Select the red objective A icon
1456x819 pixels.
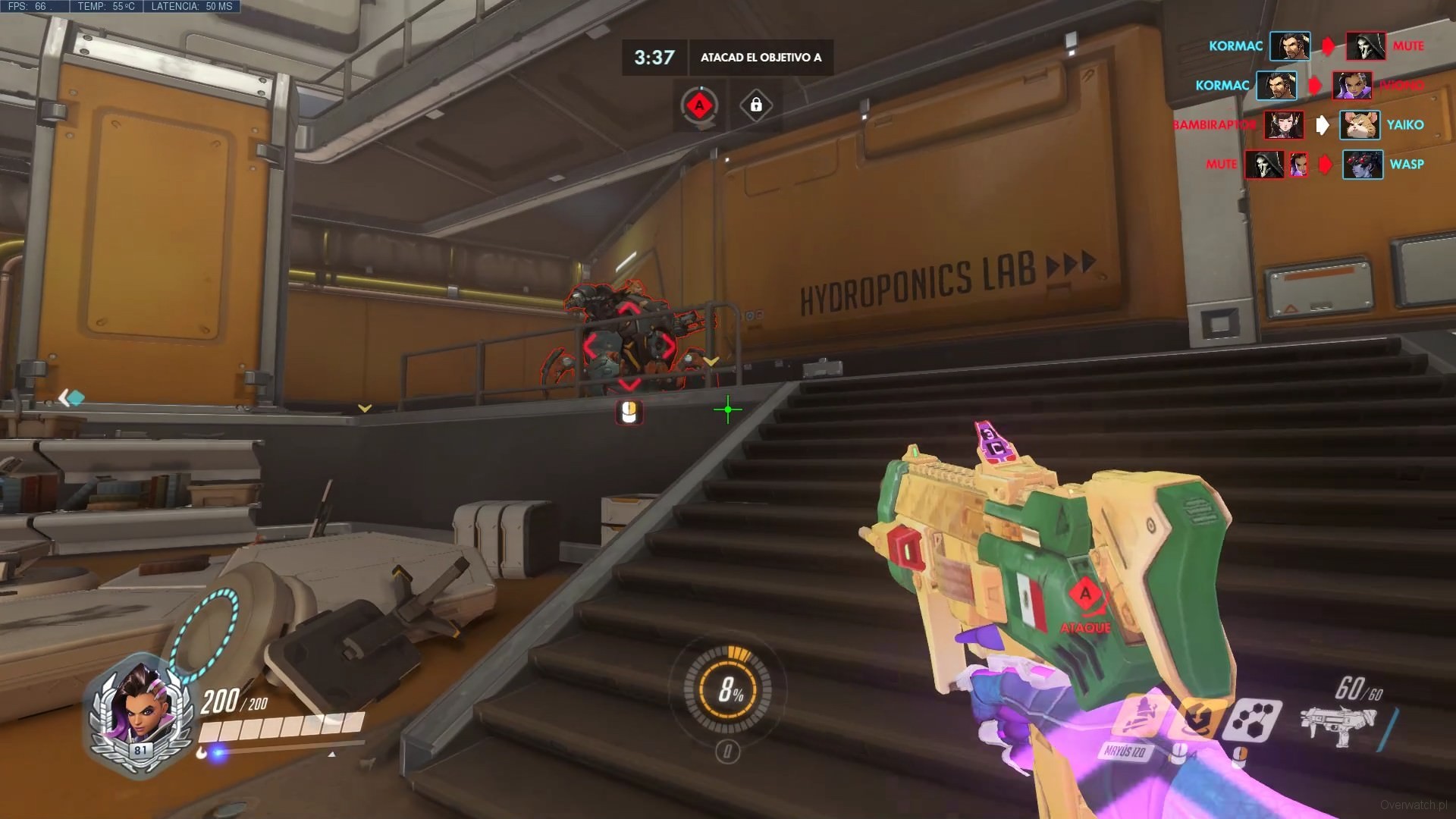(x=699, y=105)
